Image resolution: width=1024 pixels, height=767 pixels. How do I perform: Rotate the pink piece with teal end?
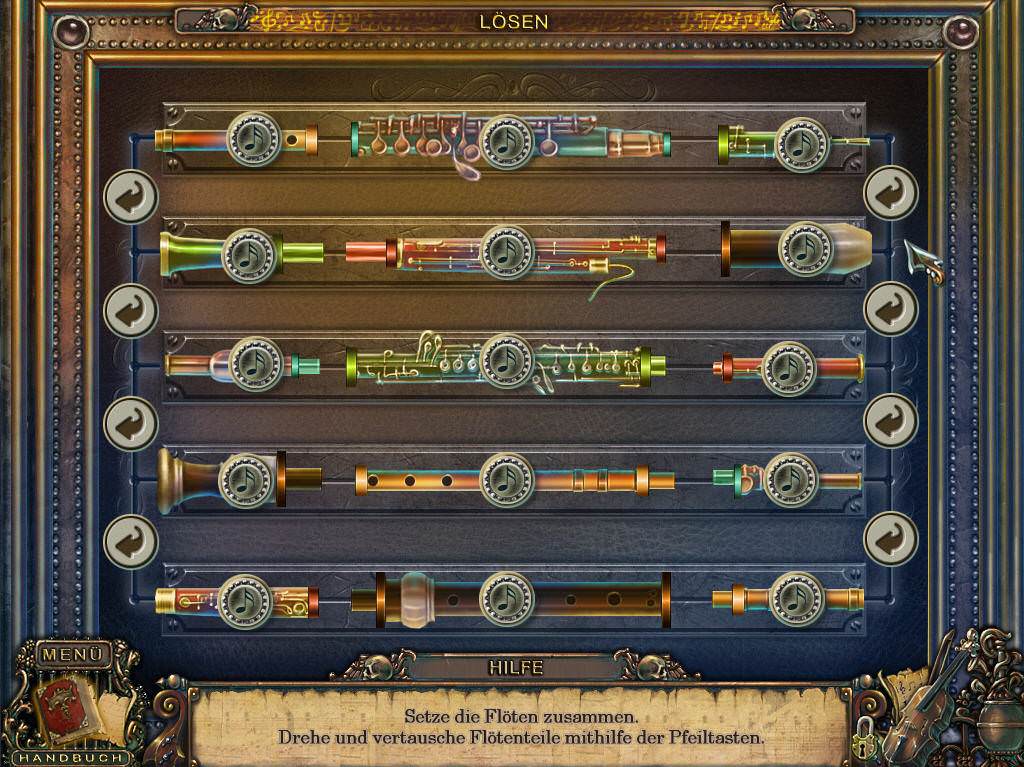pyautogui.click(x=256, y=364)
